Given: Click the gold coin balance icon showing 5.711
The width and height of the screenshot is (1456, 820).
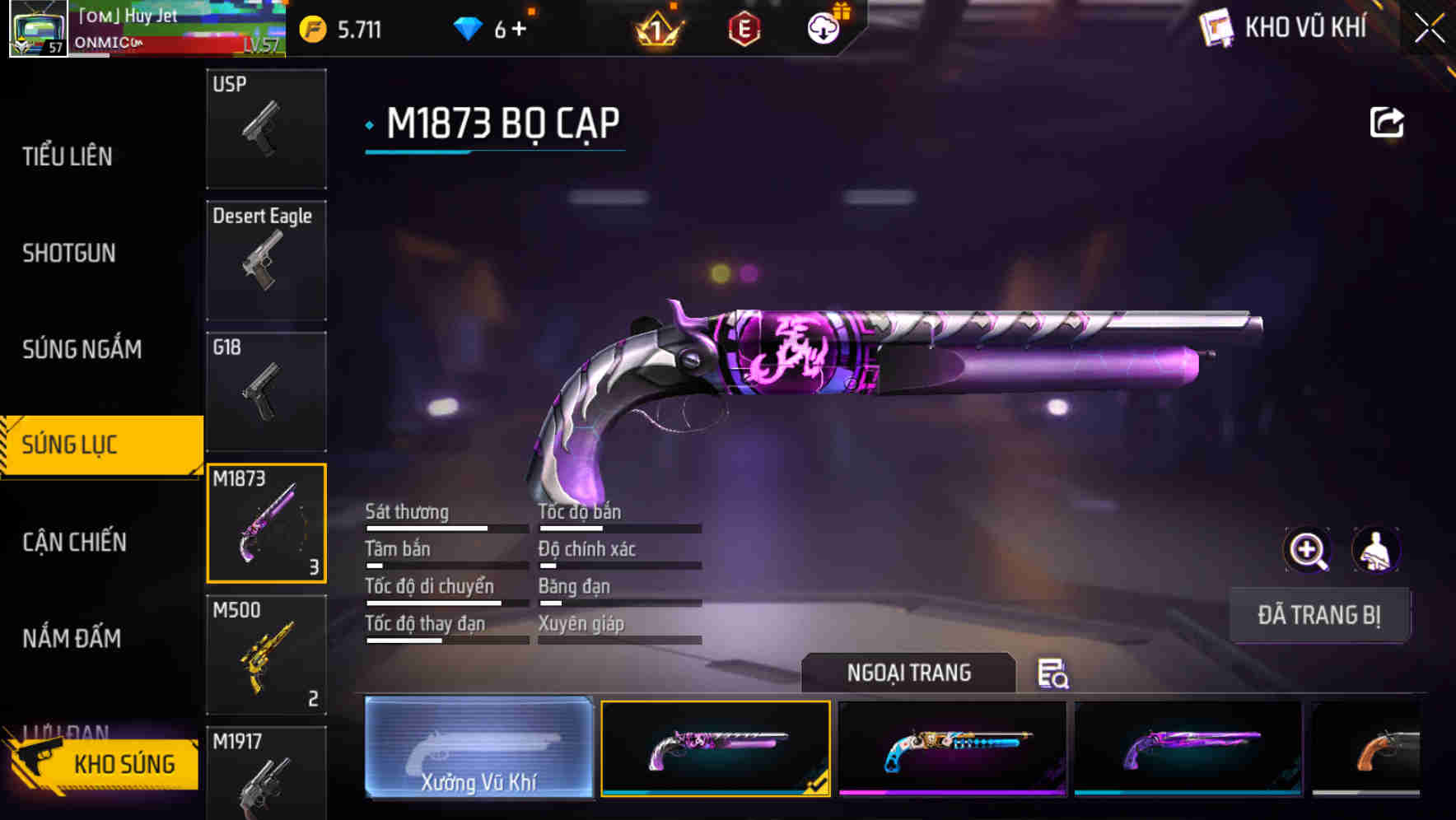Looking at the screenshot, I should click(x=311, y=29).
